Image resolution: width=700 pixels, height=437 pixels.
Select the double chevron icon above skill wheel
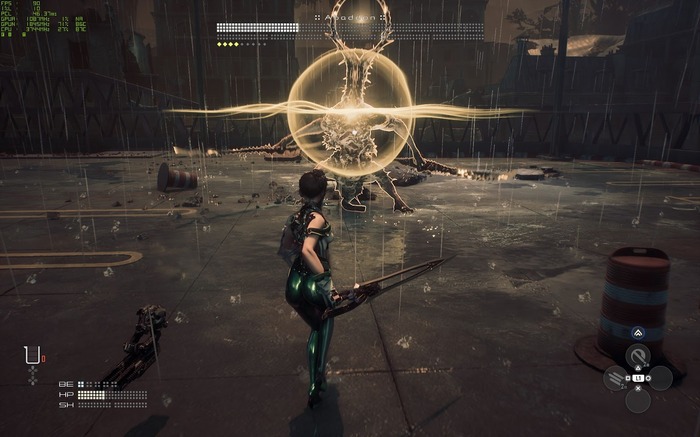pyautogui.click(x=638, y=334)
